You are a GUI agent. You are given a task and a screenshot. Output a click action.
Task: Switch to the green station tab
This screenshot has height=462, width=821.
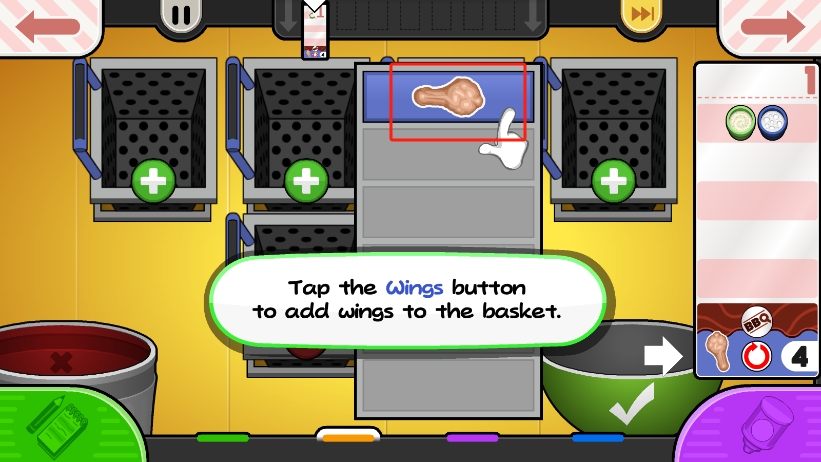click(222, 438)
